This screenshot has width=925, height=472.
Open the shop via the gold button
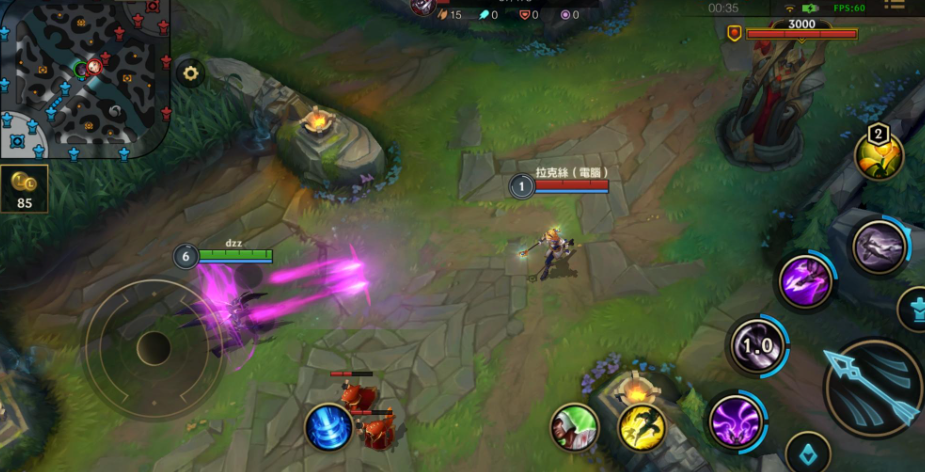tap(23, 190)
